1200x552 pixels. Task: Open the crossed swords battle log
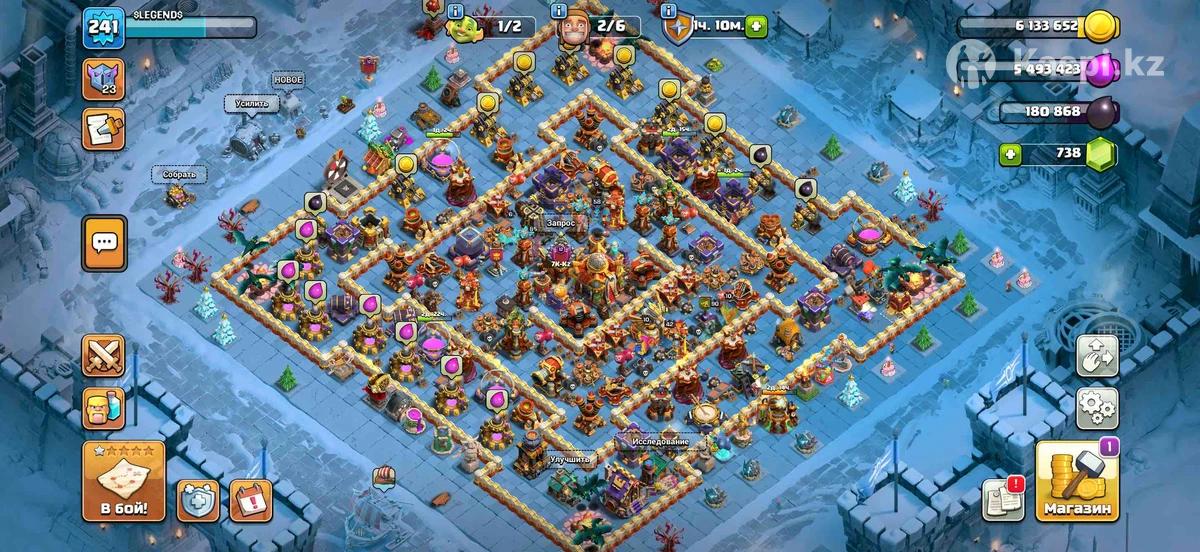coord(104,357)
